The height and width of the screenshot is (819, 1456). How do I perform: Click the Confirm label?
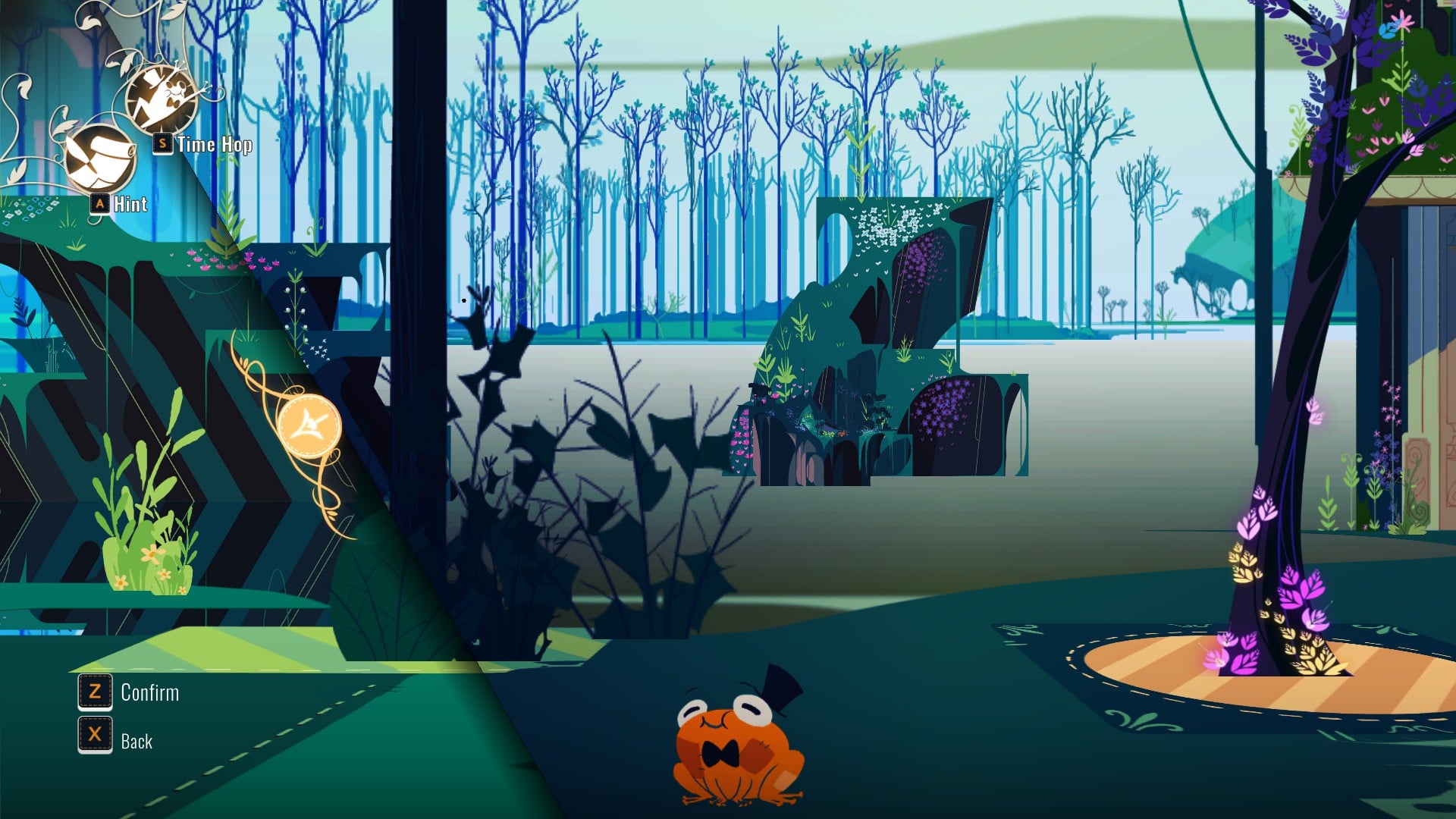coord(149,692)
